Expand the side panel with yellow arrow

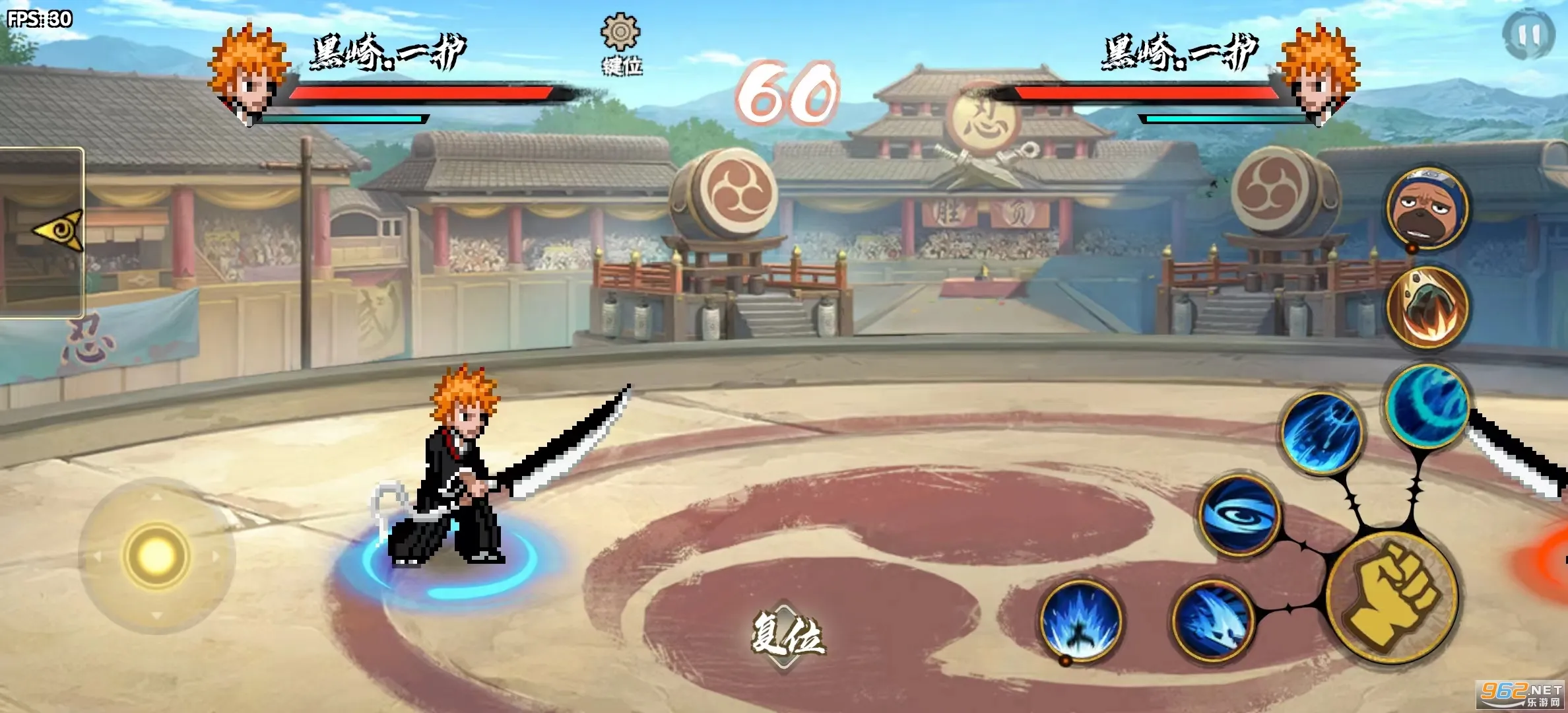pos(58,231)
